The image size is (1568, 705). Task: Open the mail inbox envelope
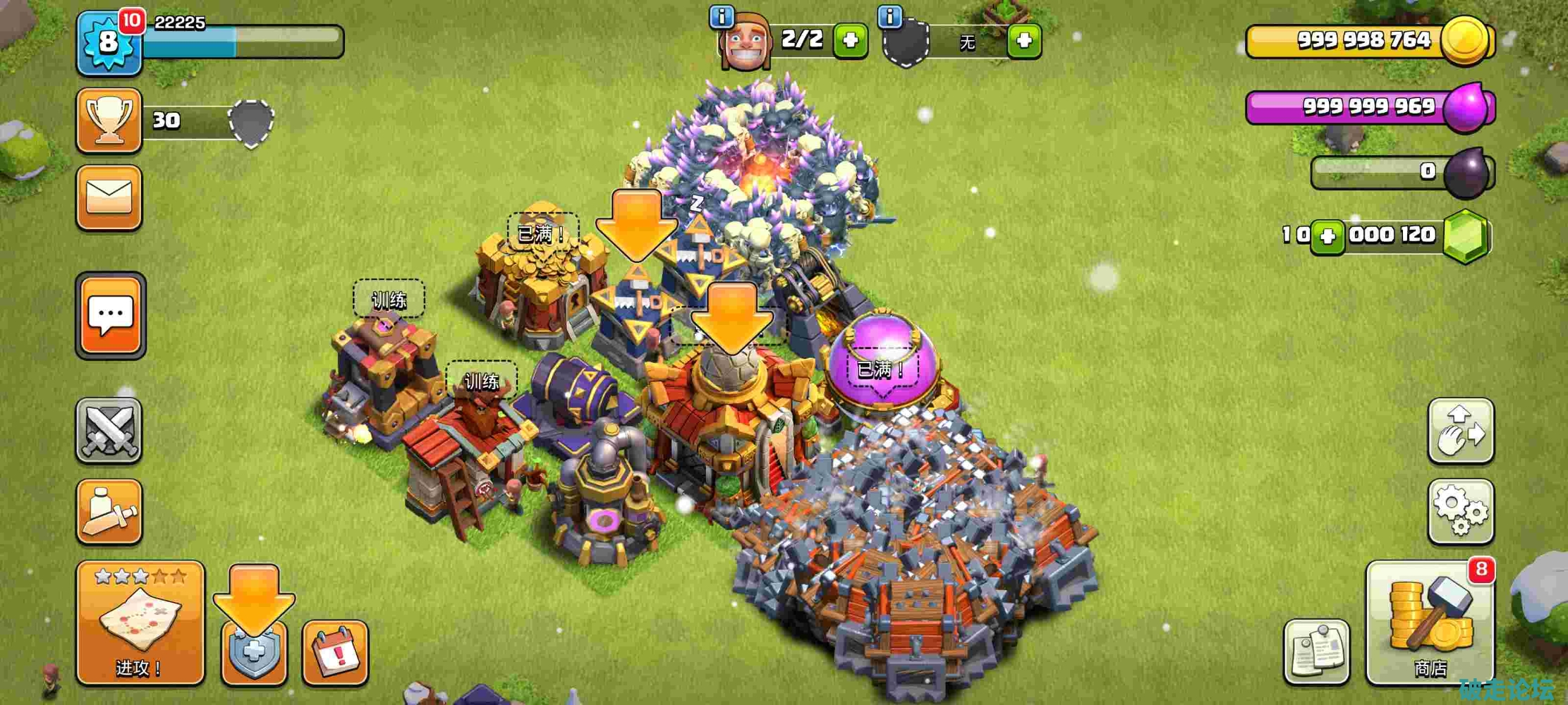click(x=109, y=198)
